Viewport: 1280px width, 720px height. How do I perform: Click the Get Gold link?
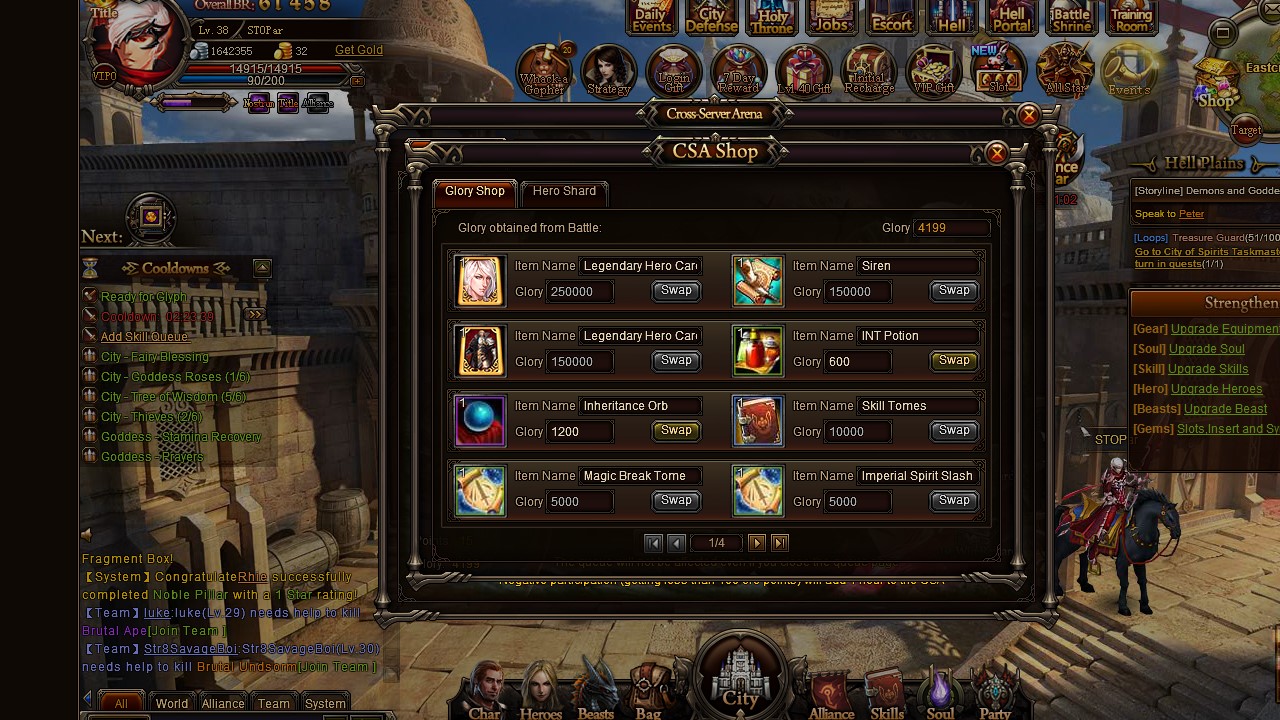(358, 50)
